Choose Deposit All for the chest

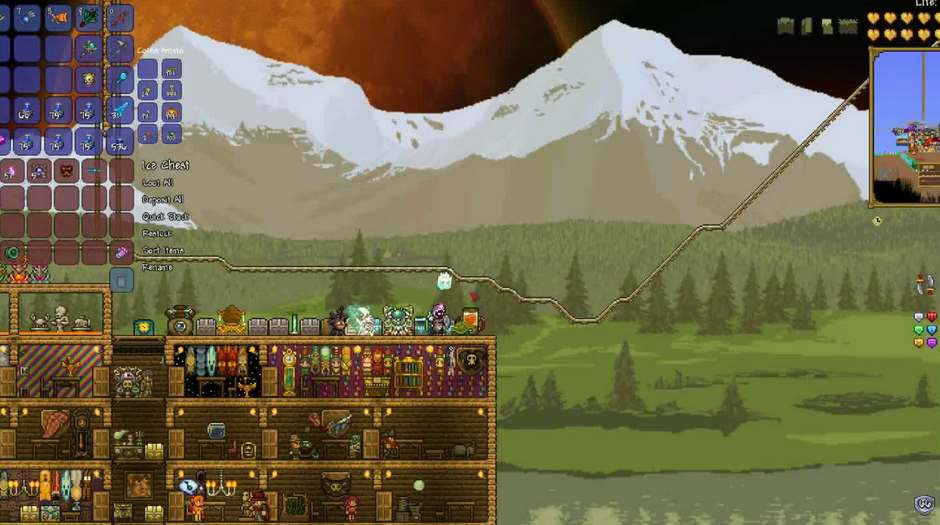coord(162,200)
